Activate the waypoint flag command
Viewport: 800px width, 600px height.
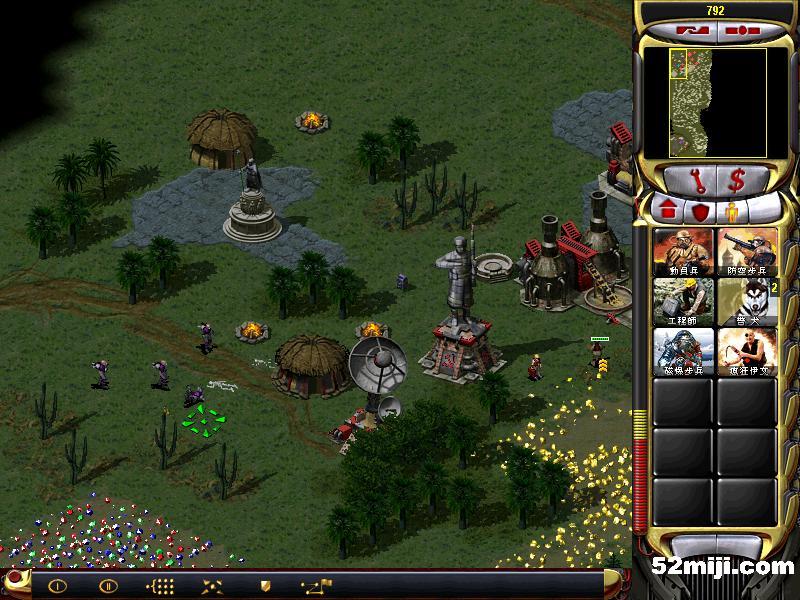pyautogui.click(x=318, y=585)
